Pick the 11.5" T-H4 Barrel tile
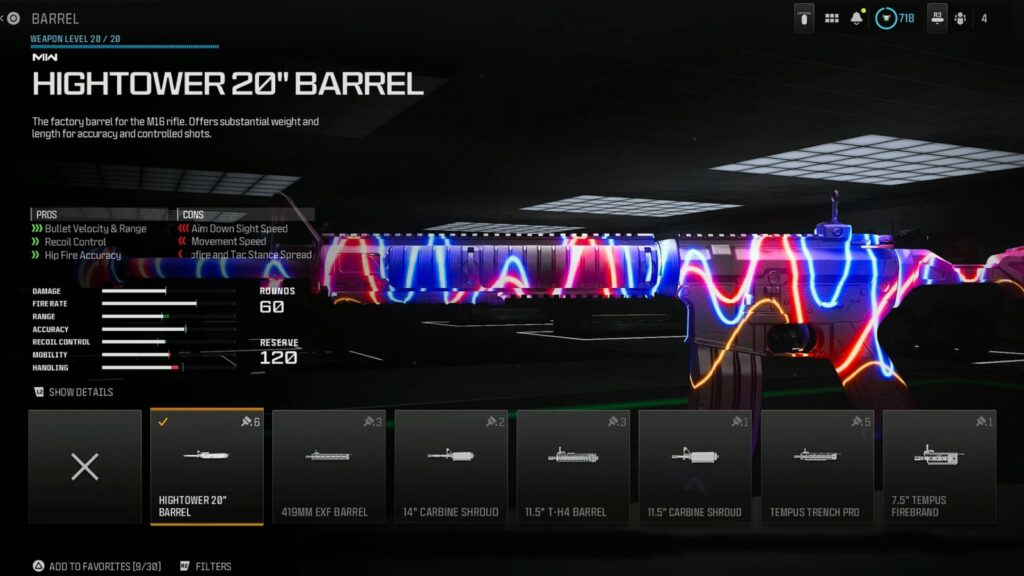This screenshot has height=576, width=1024. pyautogui.click(x=573, y=466)
